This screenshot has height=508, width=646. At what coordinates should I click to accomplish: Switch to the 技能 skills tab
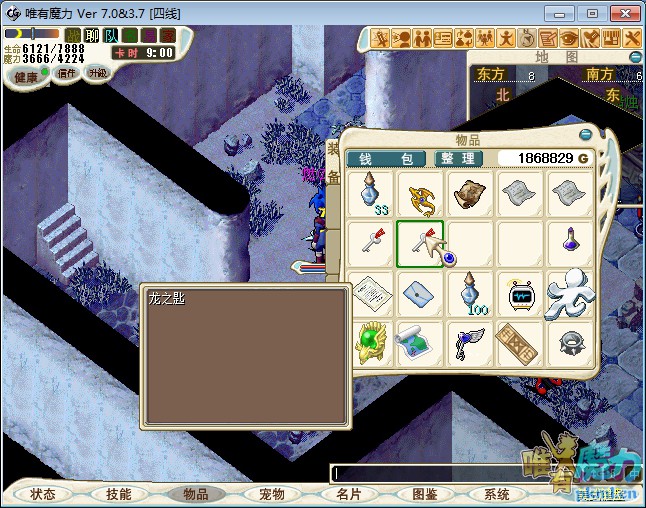click(x=119, y=494)
